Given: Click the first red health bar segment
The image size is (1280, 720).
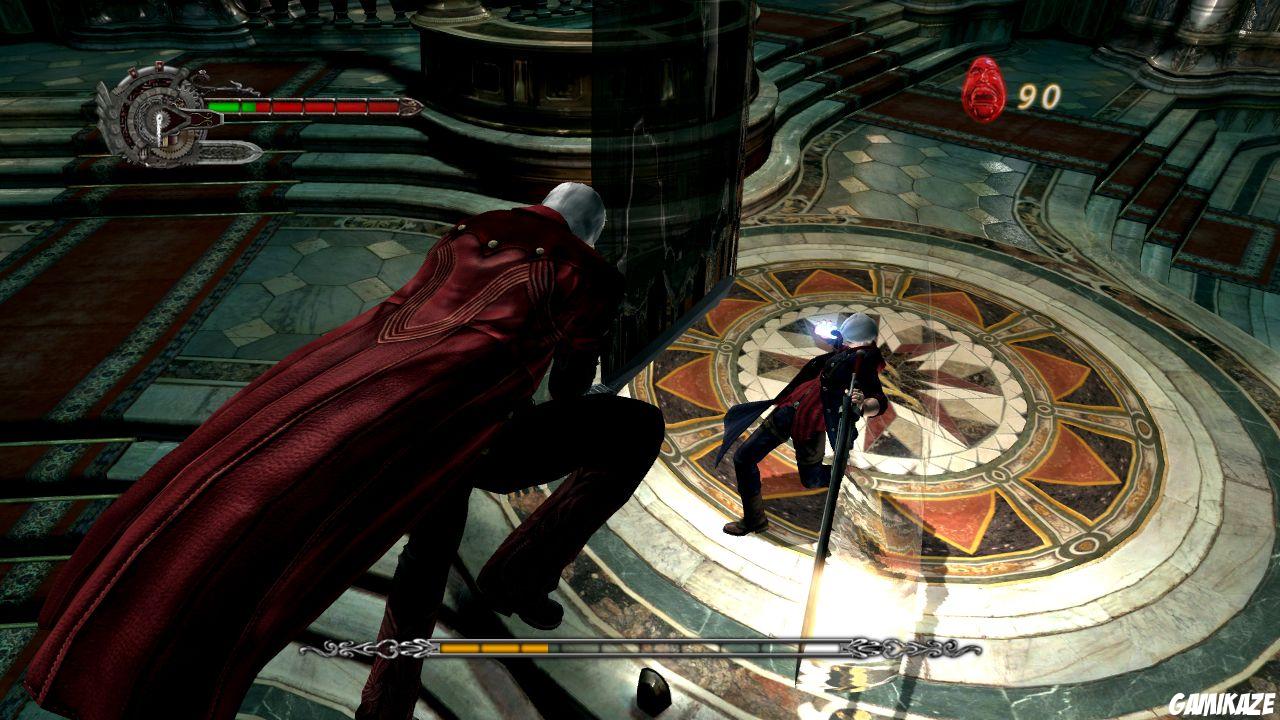Looking at the screenshot, I should 265,106.
